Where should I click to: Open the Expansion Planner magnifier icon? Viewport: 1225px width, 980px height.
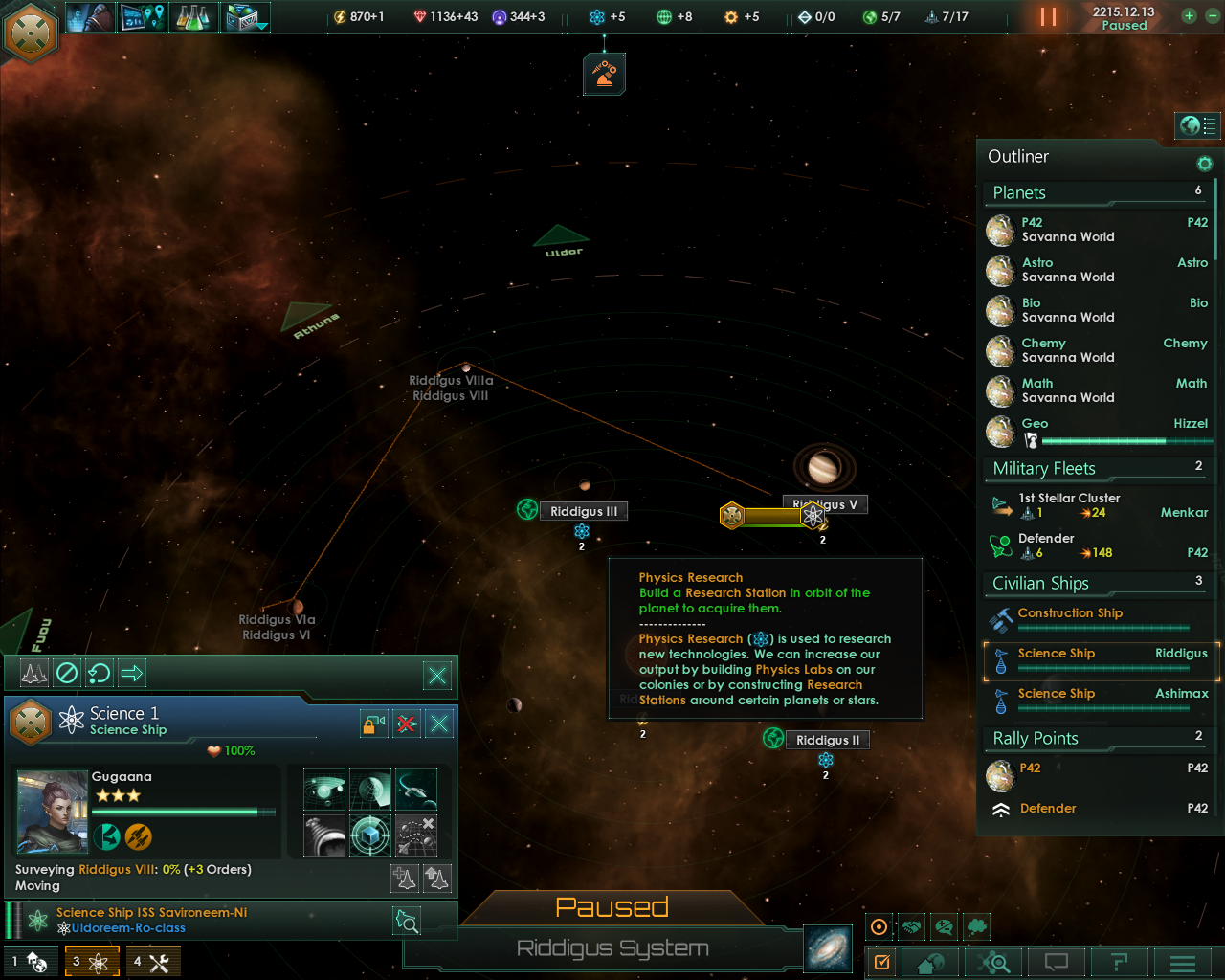click(992, 963)
